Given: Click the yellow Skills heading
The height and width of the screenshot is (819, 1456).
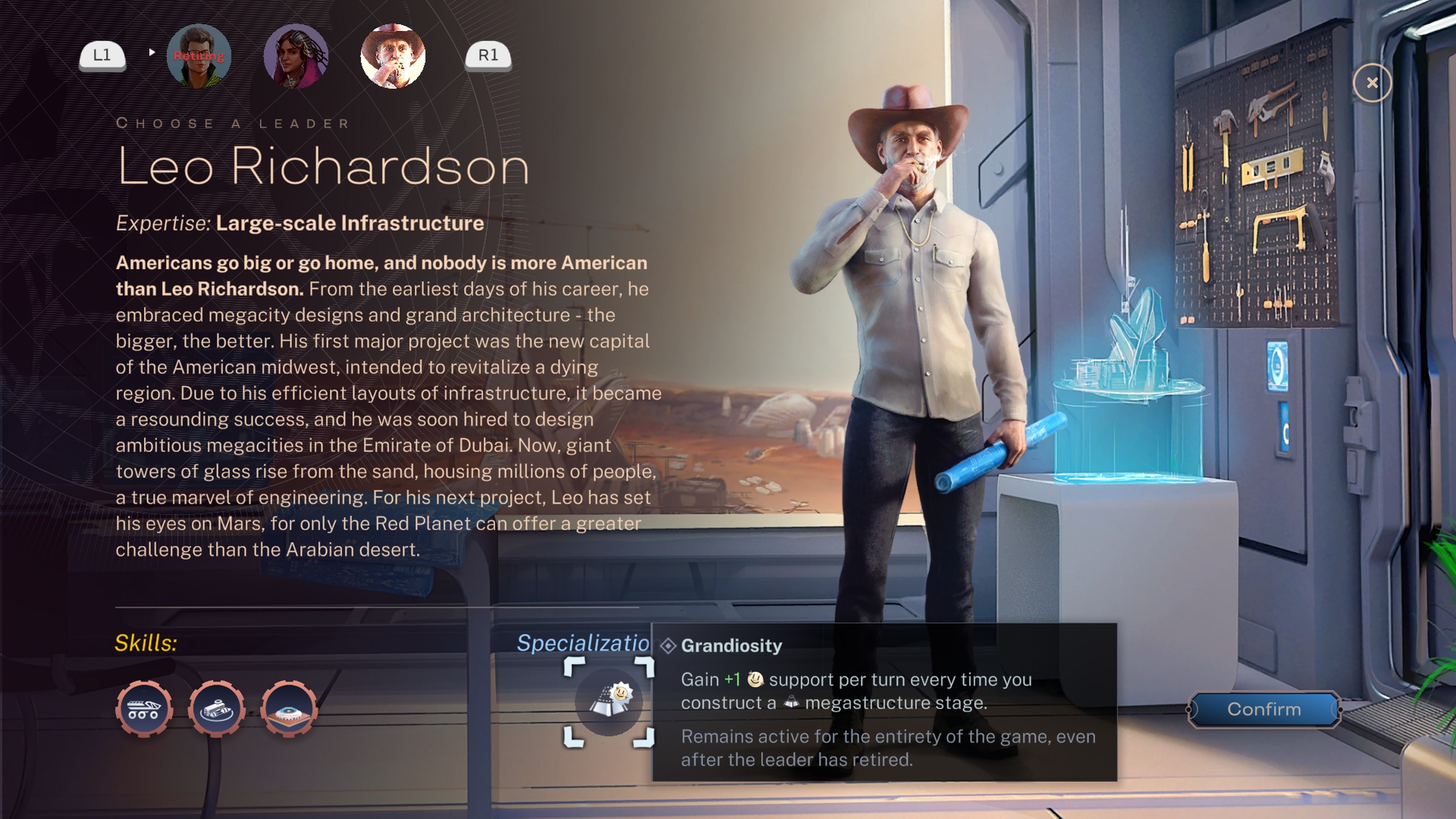Looking at the screenshot, I should [146, 642].
